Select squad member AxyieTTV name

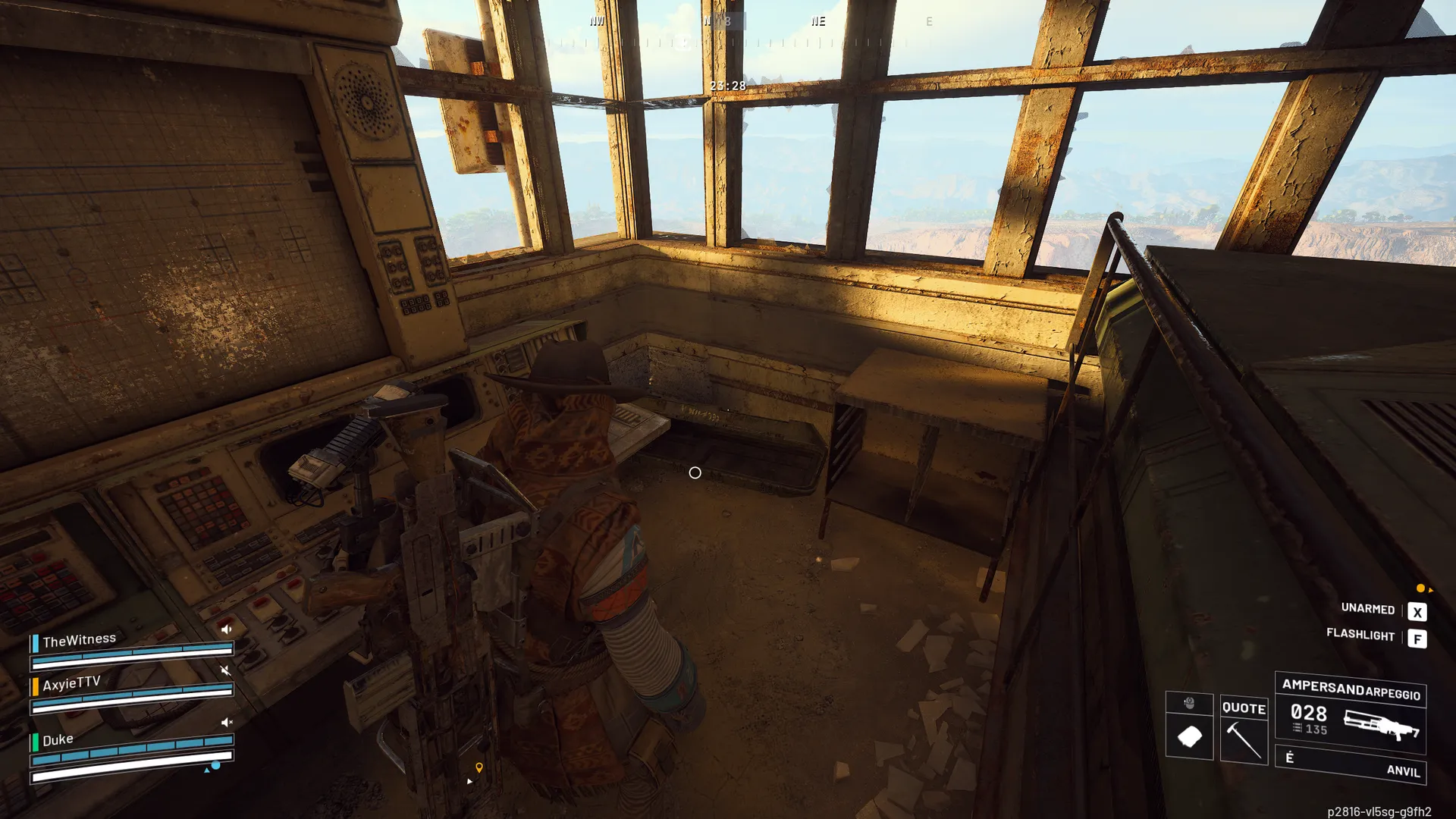[x=71, y=684]
